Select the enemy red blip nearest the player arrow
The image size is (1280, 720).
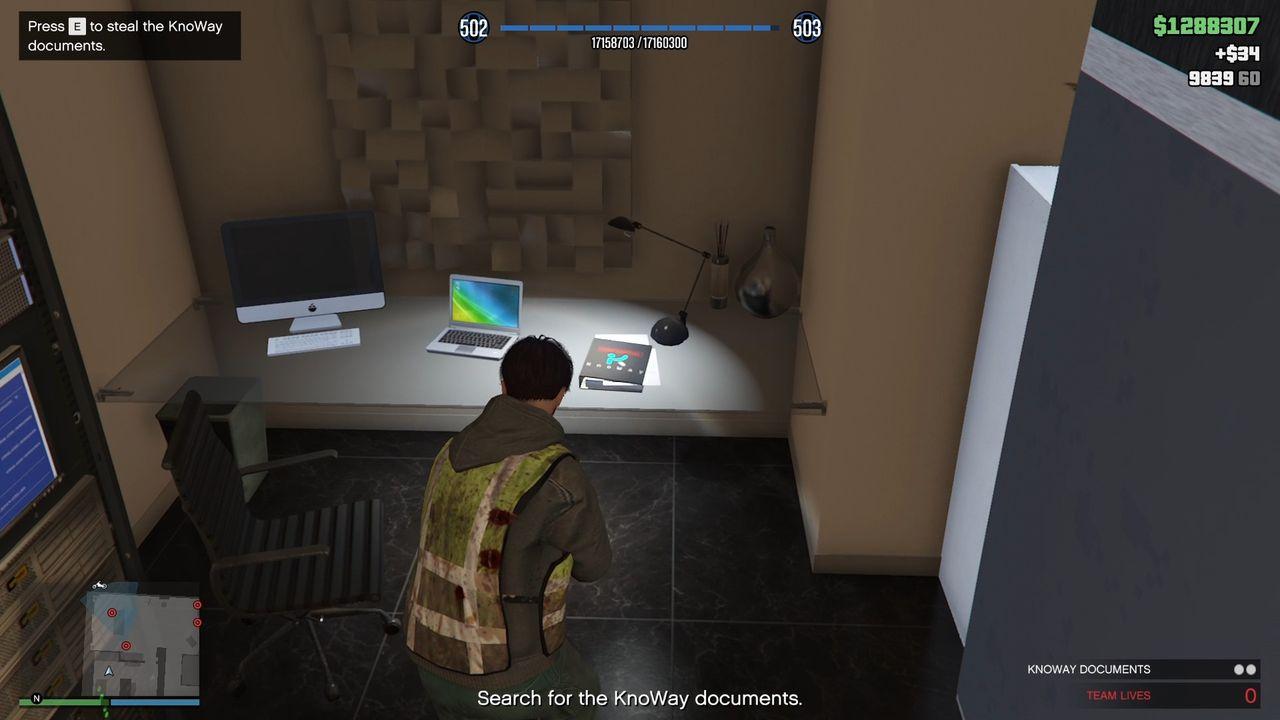pyautogui.click(x=126, y=646)
